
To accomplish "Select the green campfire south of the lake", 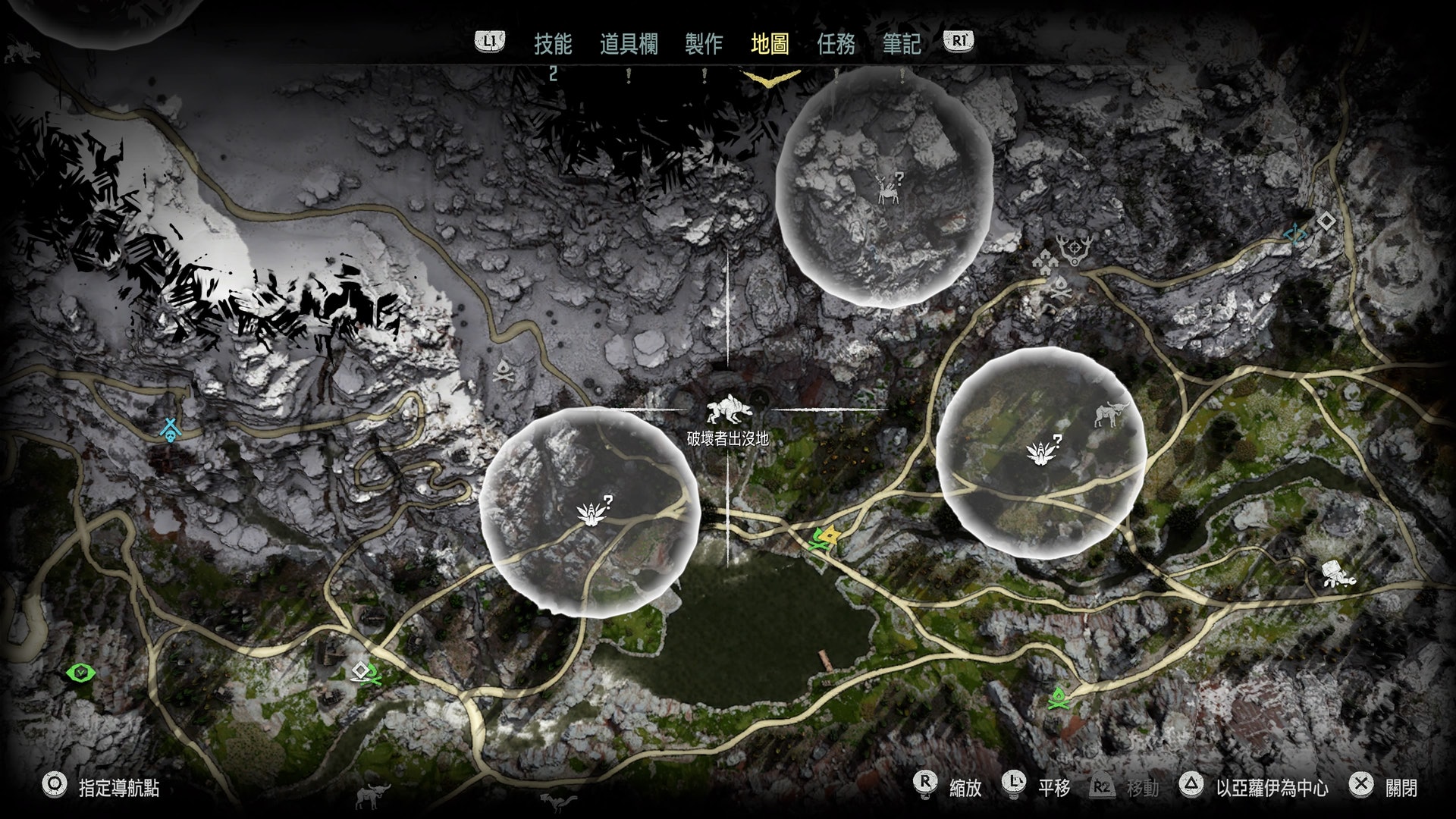I will click(x=1058, y=698).
